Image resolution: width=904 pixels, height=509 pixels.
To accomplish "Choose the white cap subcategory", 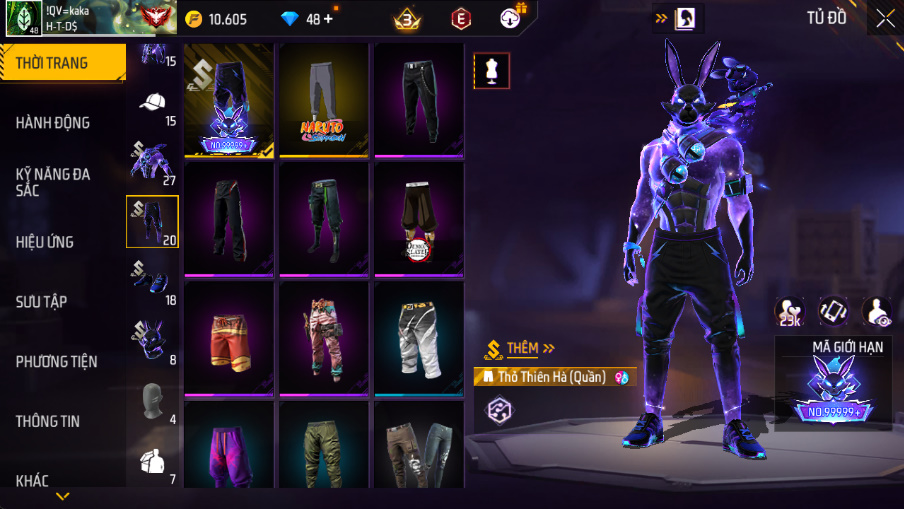I will pyautogui.click(x=152, y=103).
